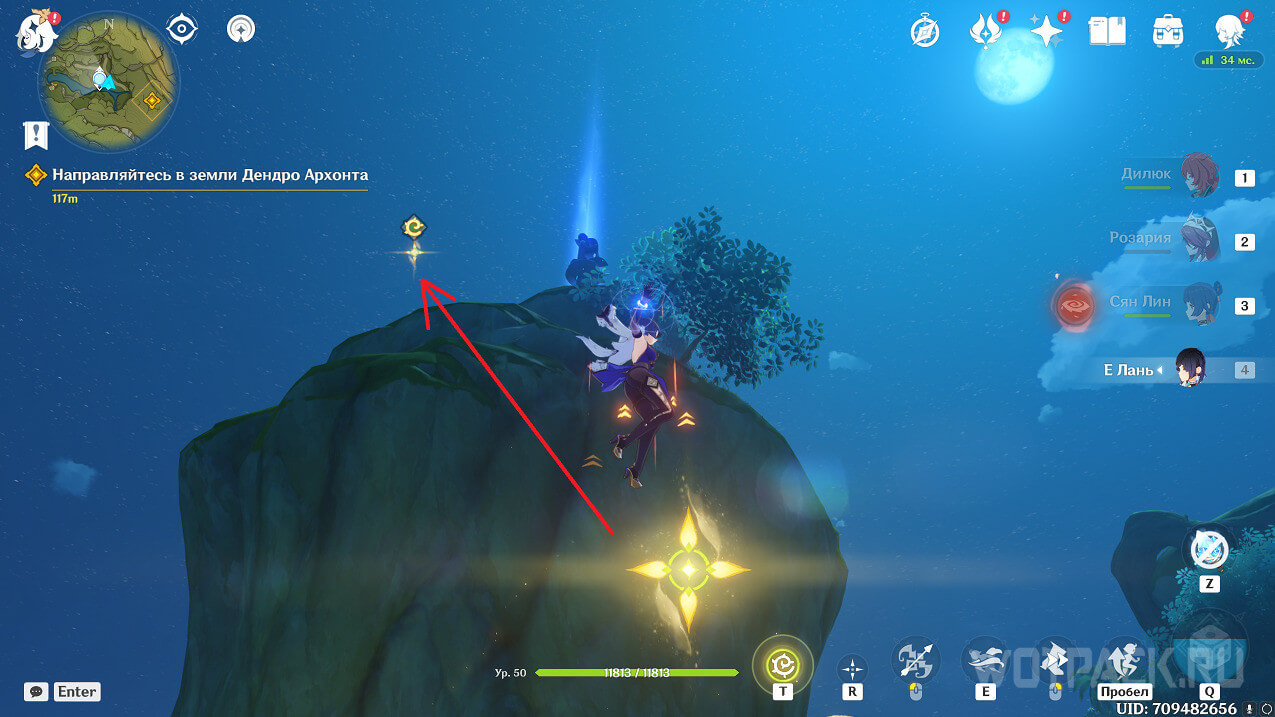Use the yellow spiral gadget icon

782,663
